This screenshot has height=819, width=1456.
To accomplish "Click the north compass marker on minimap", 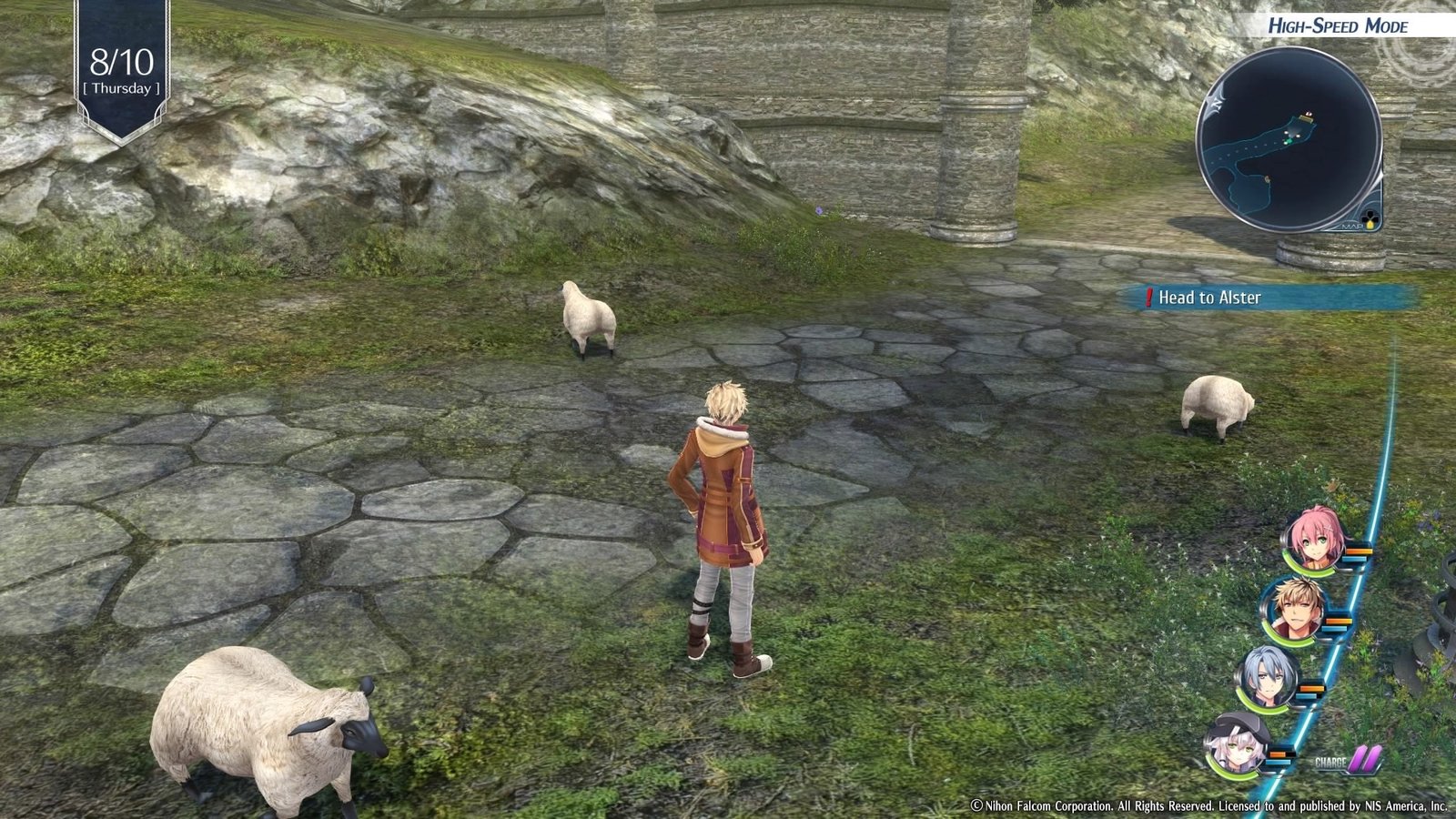I will 1215,105.
